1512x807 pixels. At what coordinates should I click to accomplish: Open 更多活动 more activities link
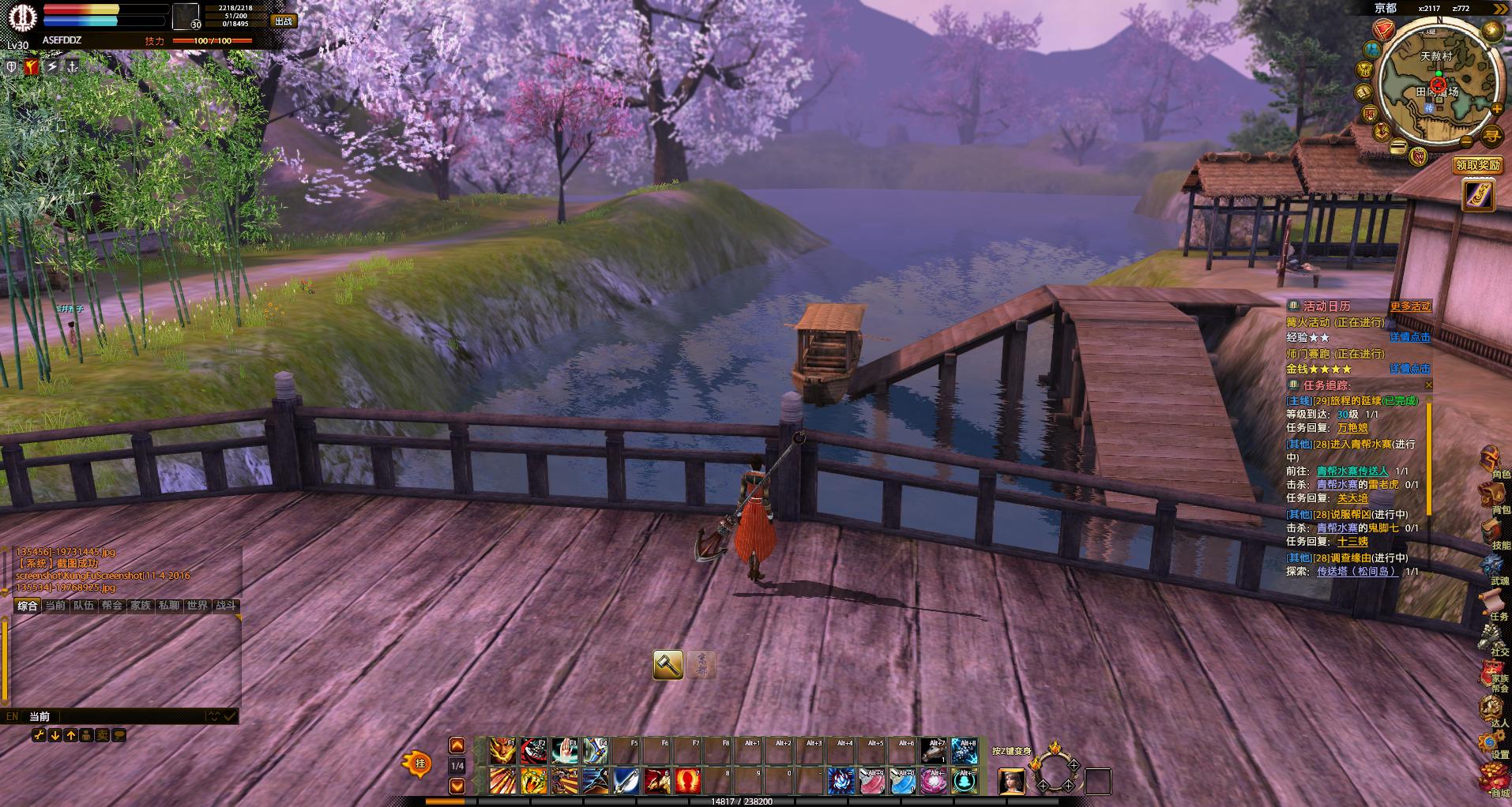[x=1410, y=306]
